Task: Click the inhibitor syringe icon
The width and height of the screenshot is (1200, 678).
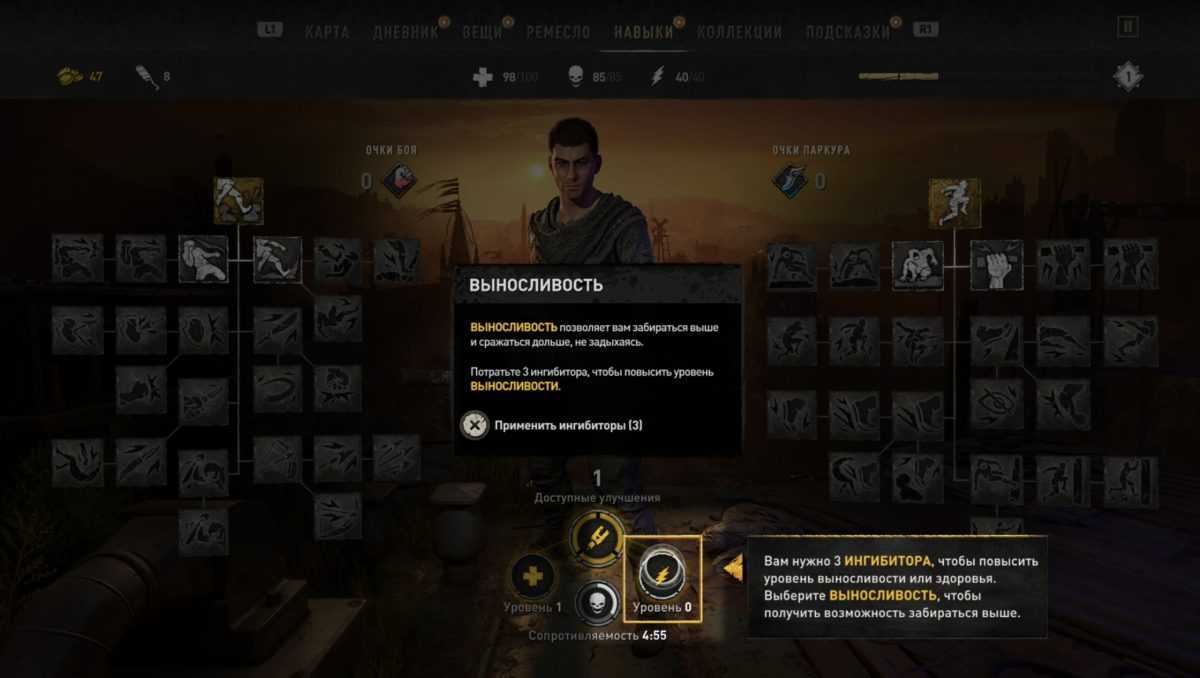Action: point(597,538)
